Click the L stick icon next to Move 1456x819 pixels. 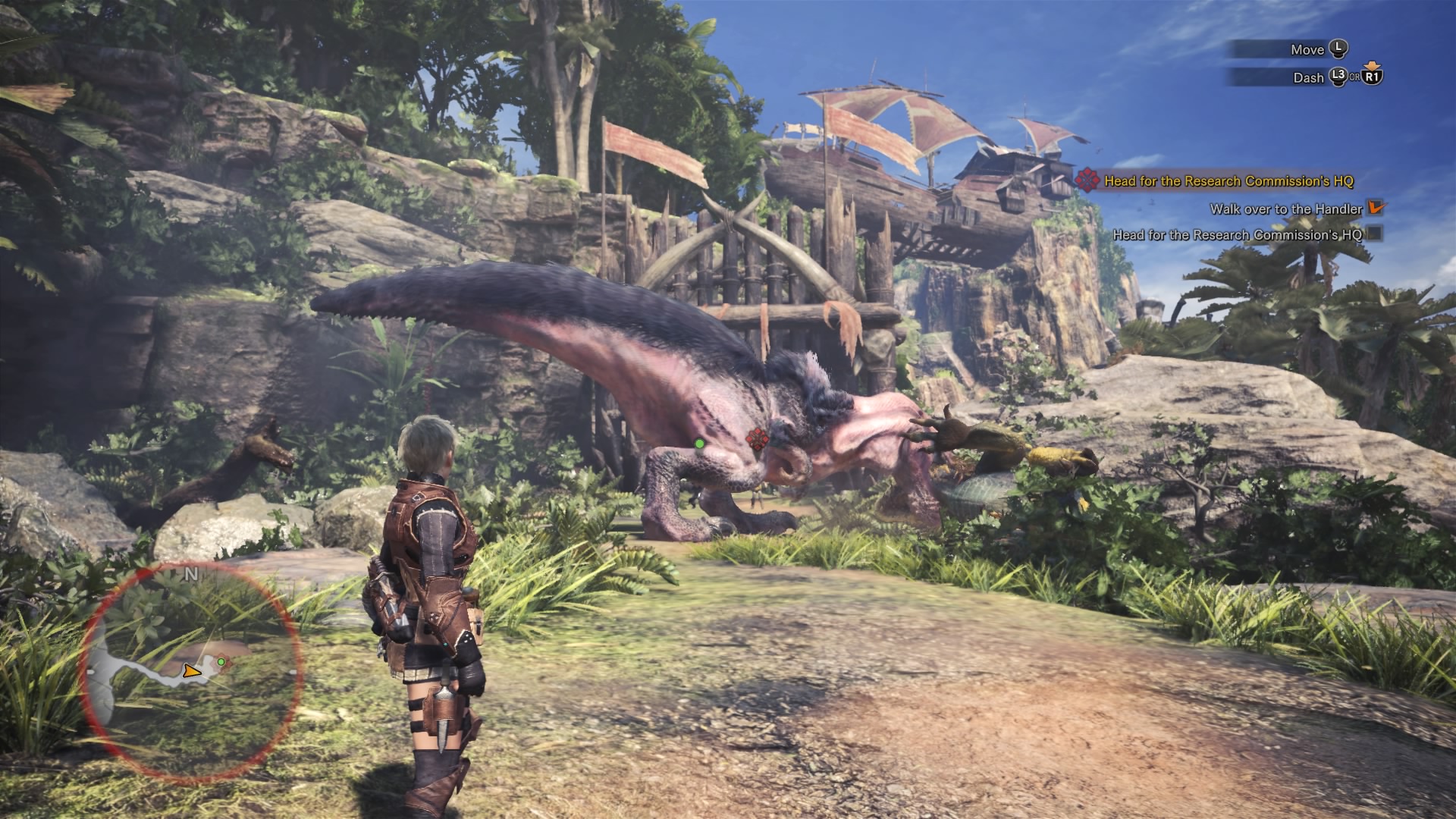tap(1338, 49)
